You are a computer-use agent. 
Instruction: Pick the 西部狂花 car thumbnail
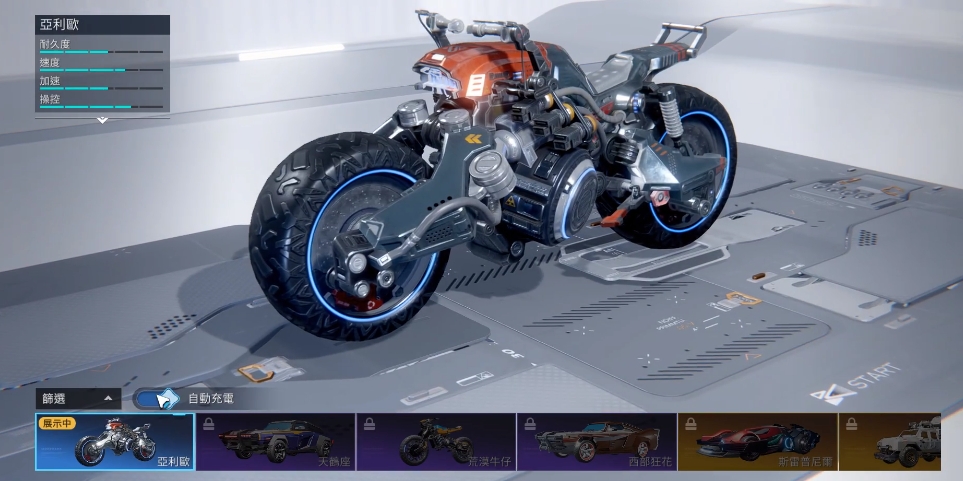(597, 442)
